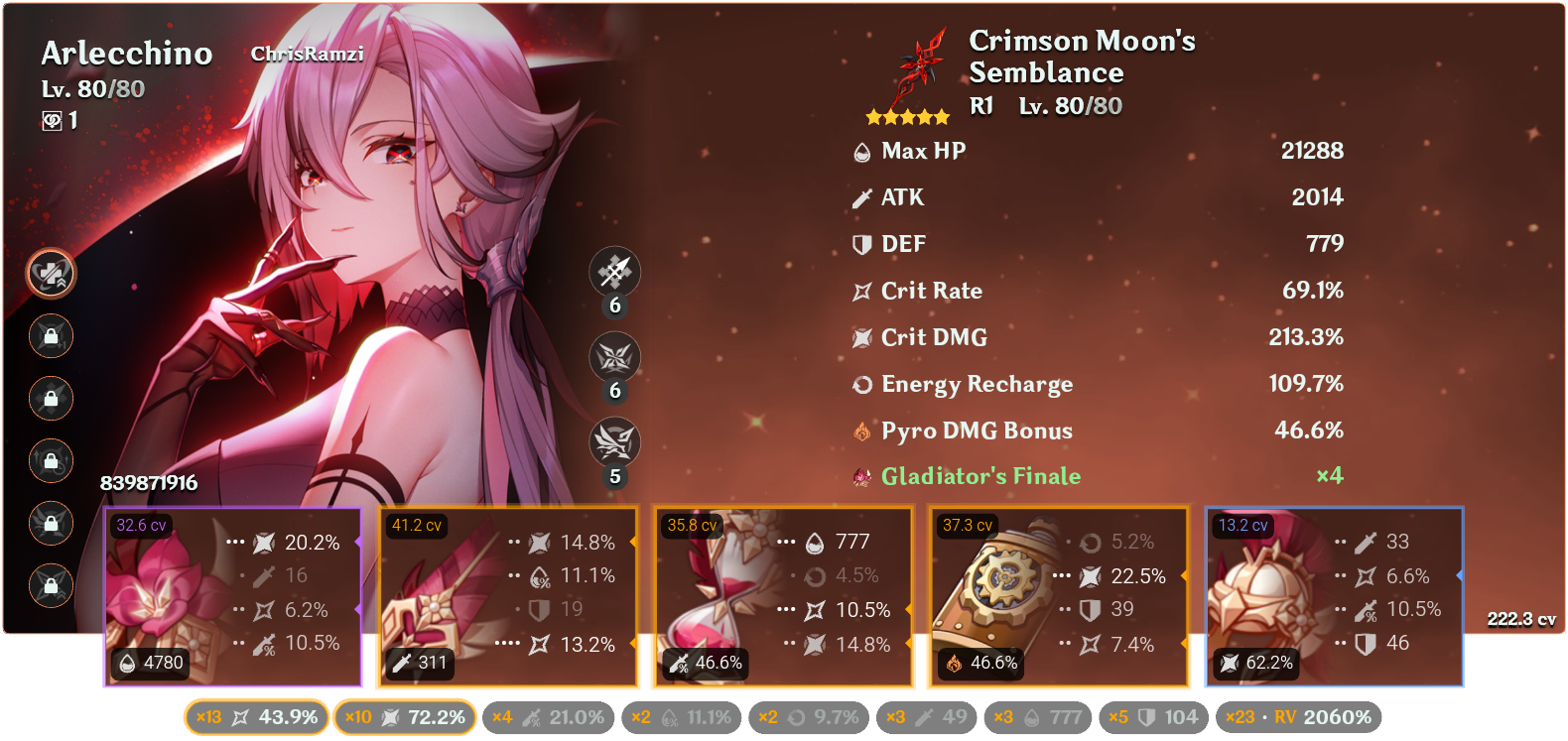Unlock the bottom locked constellation icon
1568x741 pixels.
pyautogui.click(x=50, y=585)
